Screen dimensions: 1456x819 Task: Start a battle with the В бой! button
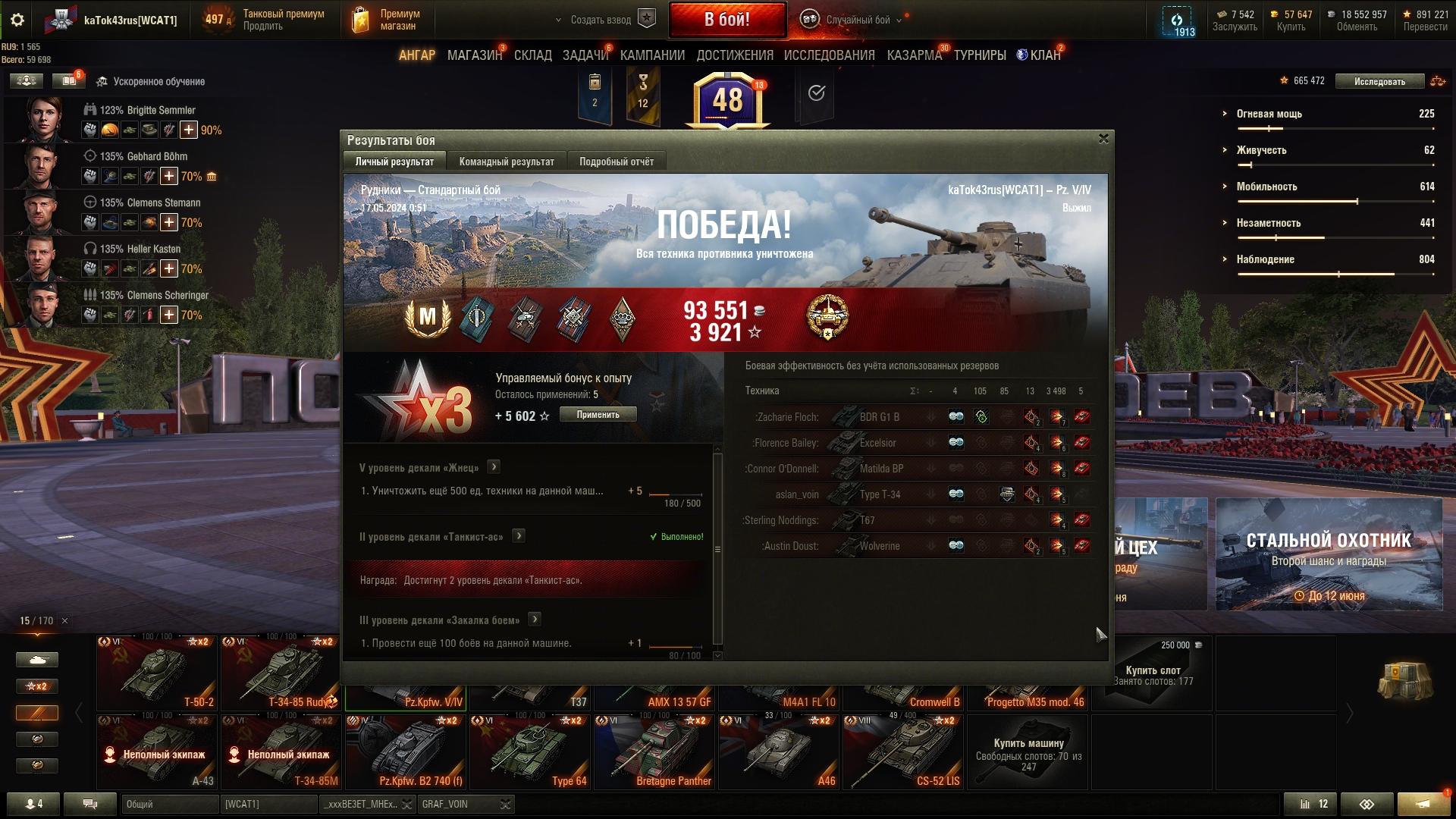(x=726, y=20)
